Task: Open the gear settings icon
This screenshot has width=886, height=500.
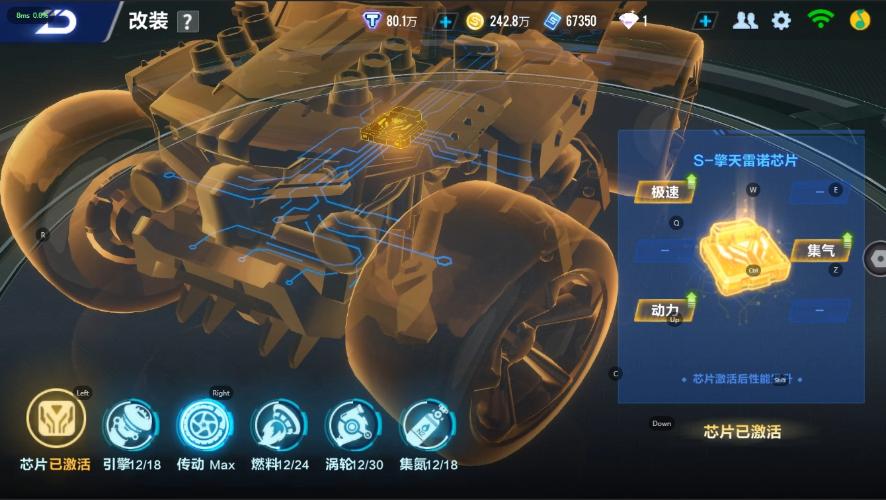Action: coord(781,20)
